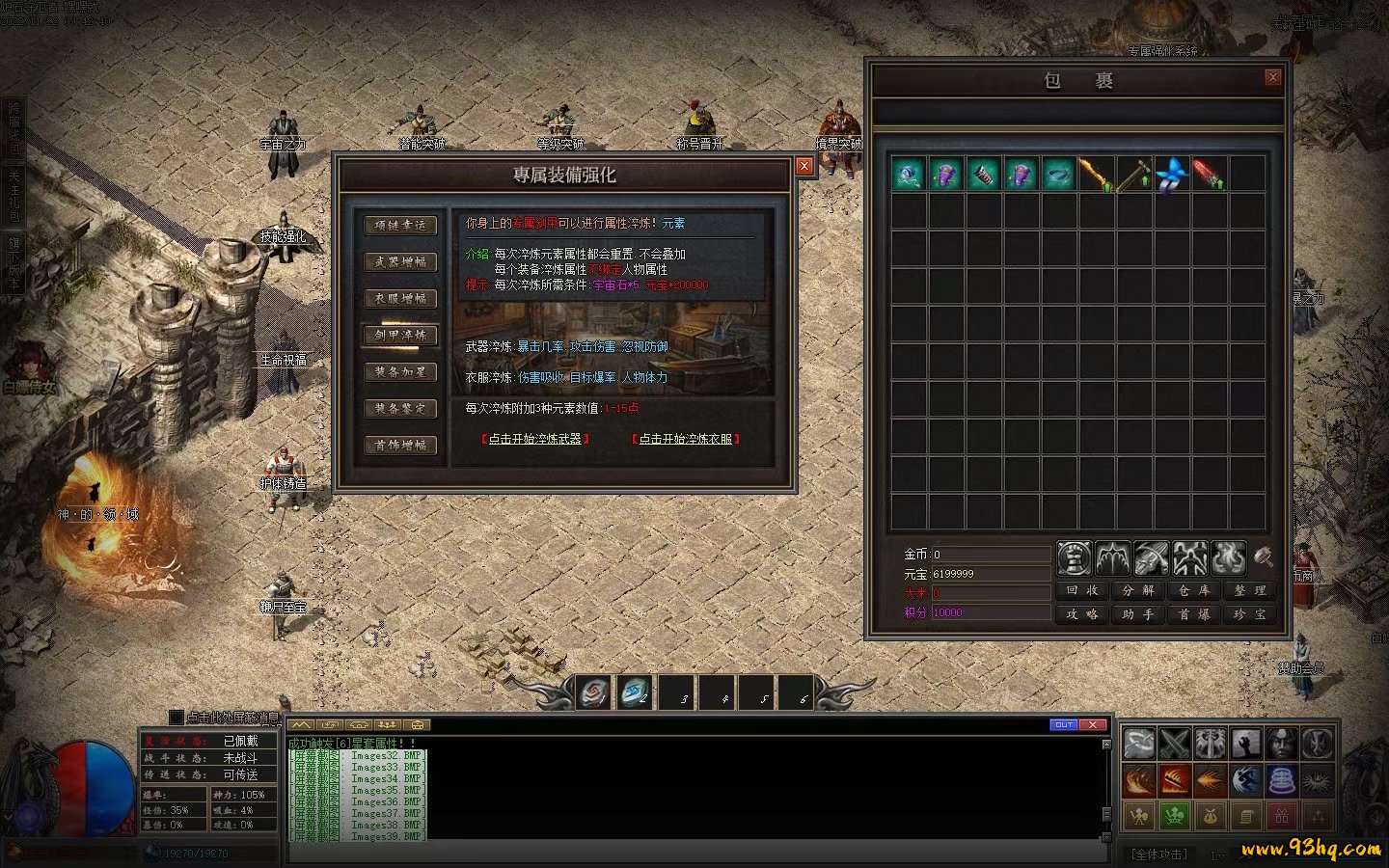The image size is (1389, 868).
Task: Start tempering the clothes via 点击开始淬炼衣服
Action: click(x=686, y=439)
